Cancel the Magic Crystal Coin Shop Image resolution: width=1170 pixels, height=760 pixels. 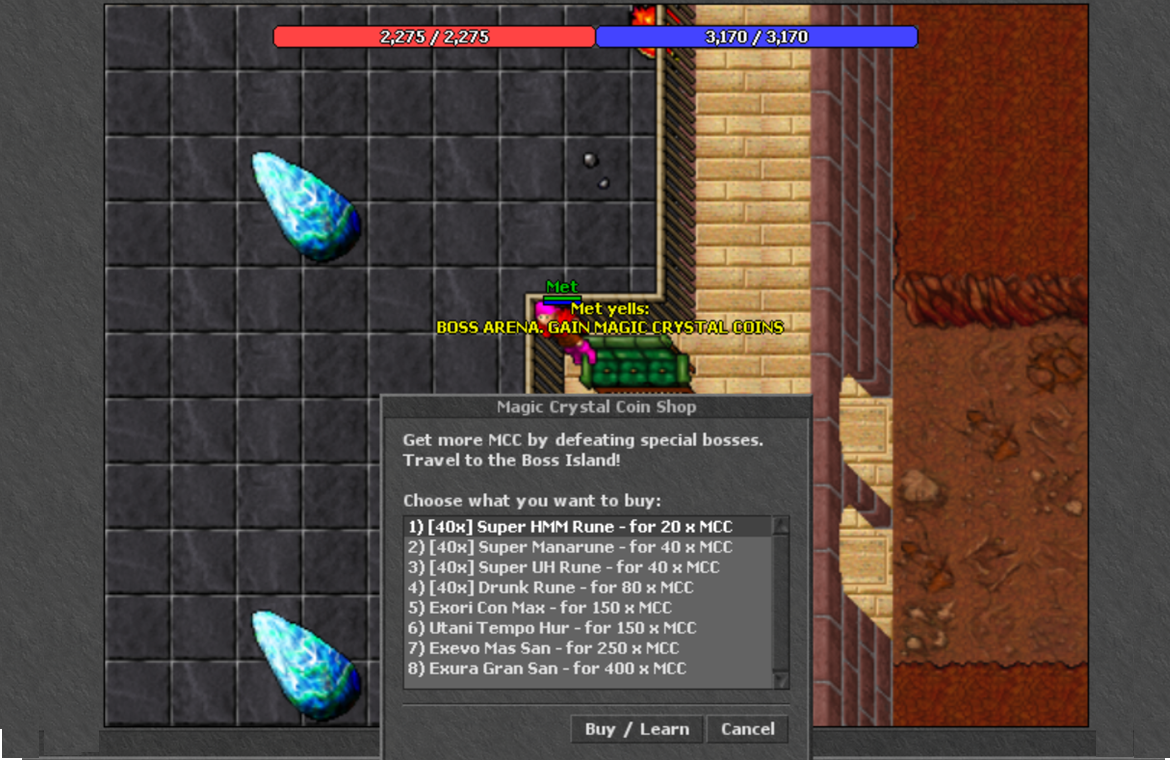click(748, 729)
